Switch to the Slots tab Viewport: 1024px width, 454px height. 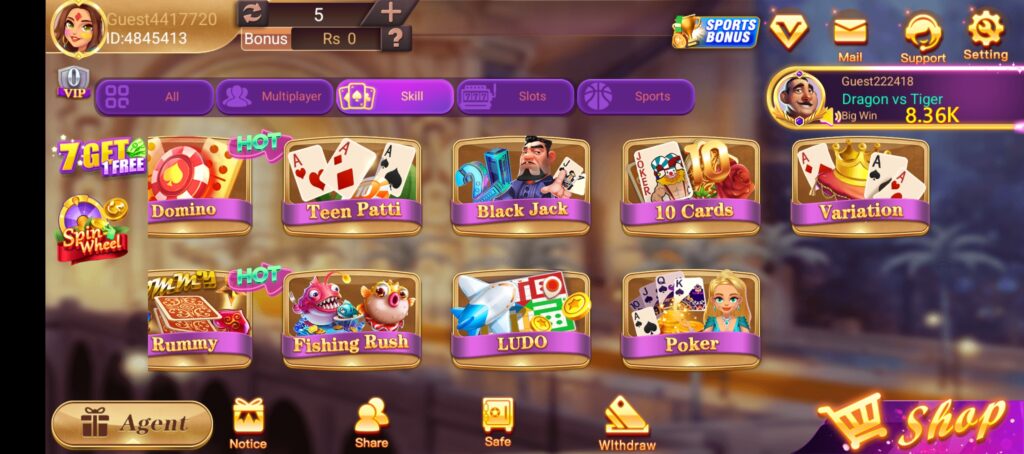(515, 97)
